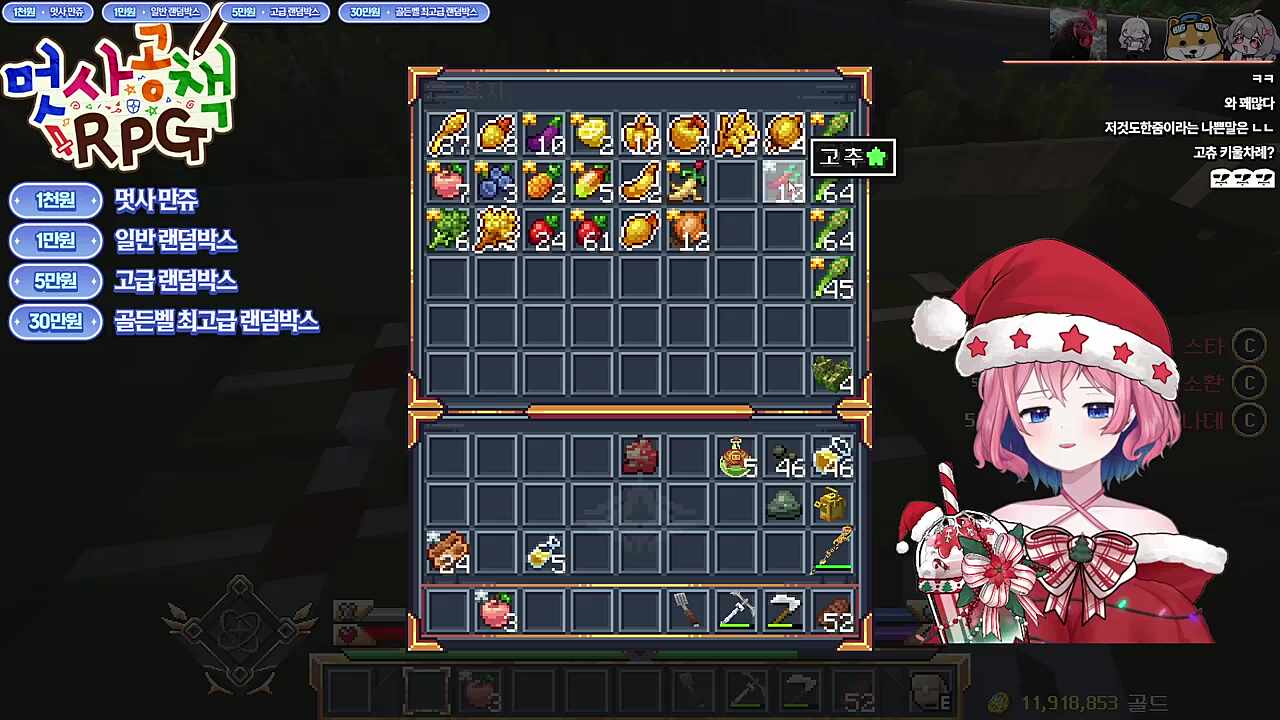
Task: Pick the green flask potion stack
Action: tap(736, 457)
